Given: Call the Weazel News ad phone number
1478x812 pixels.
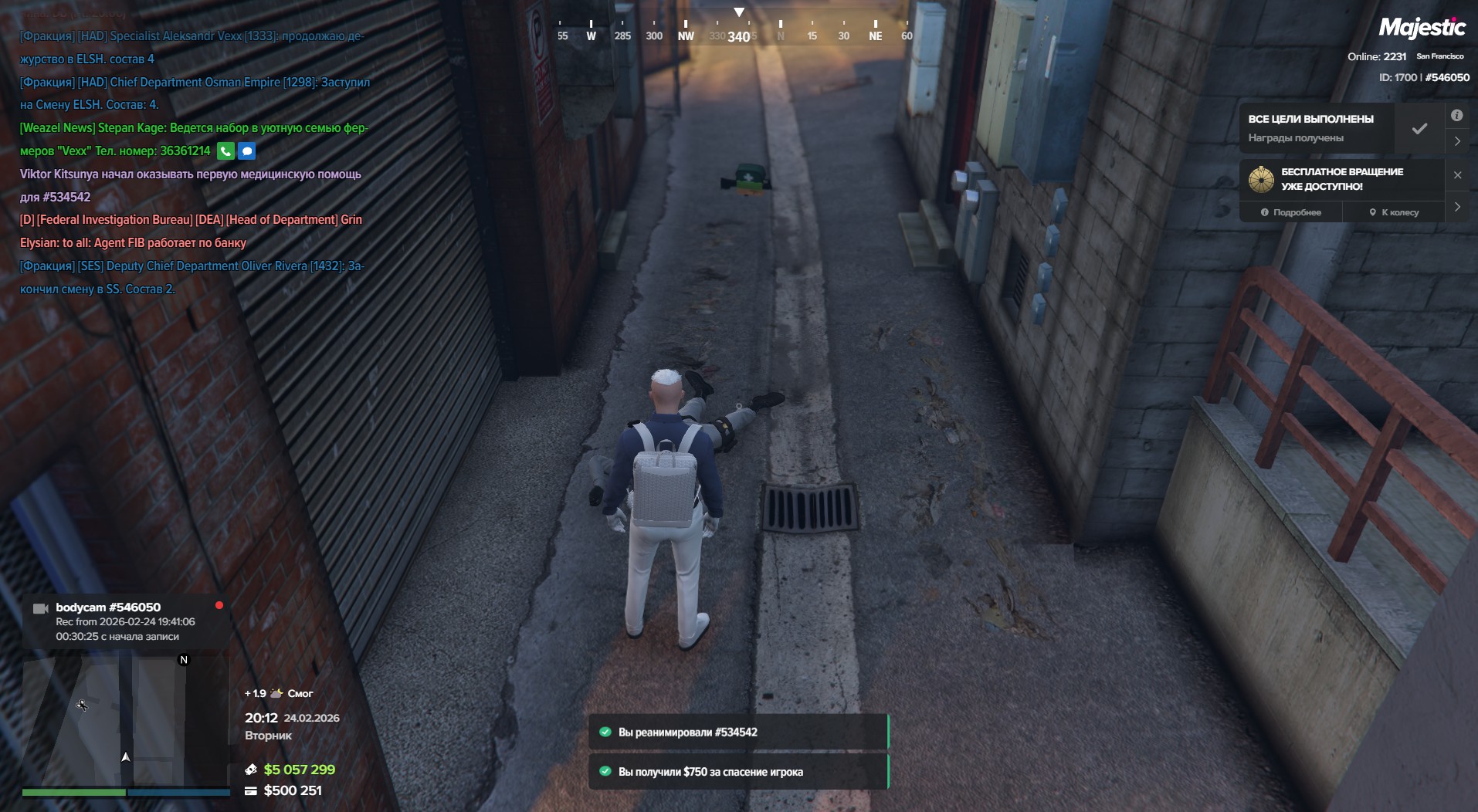Looking at the screenshot, I should (x=225, y=151).
